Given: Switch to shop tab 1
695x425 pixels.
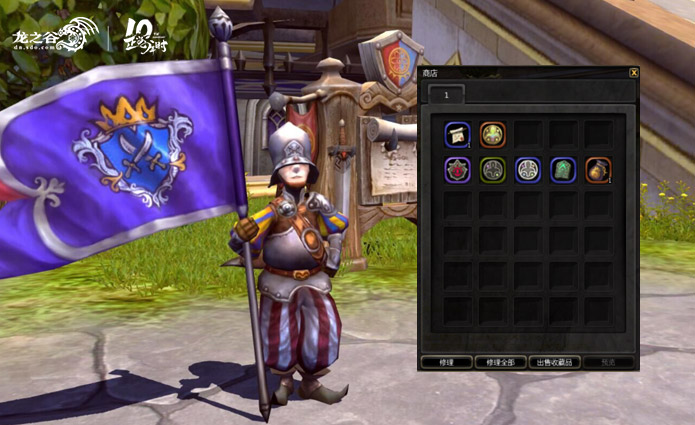Looking at the screenshot, I should tap(446, 93).
